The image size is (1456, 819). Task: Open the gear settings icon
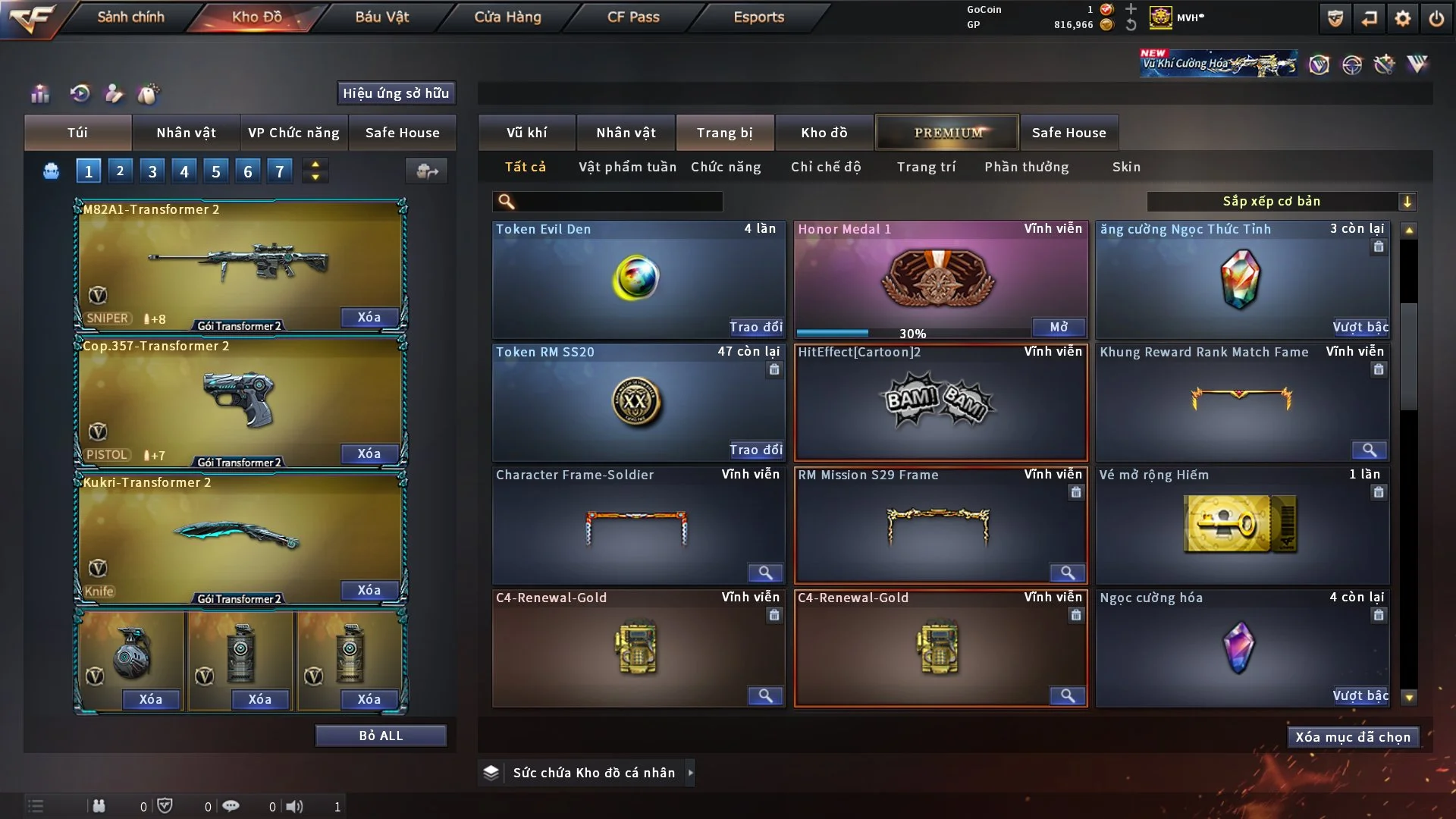(1403, 18)
